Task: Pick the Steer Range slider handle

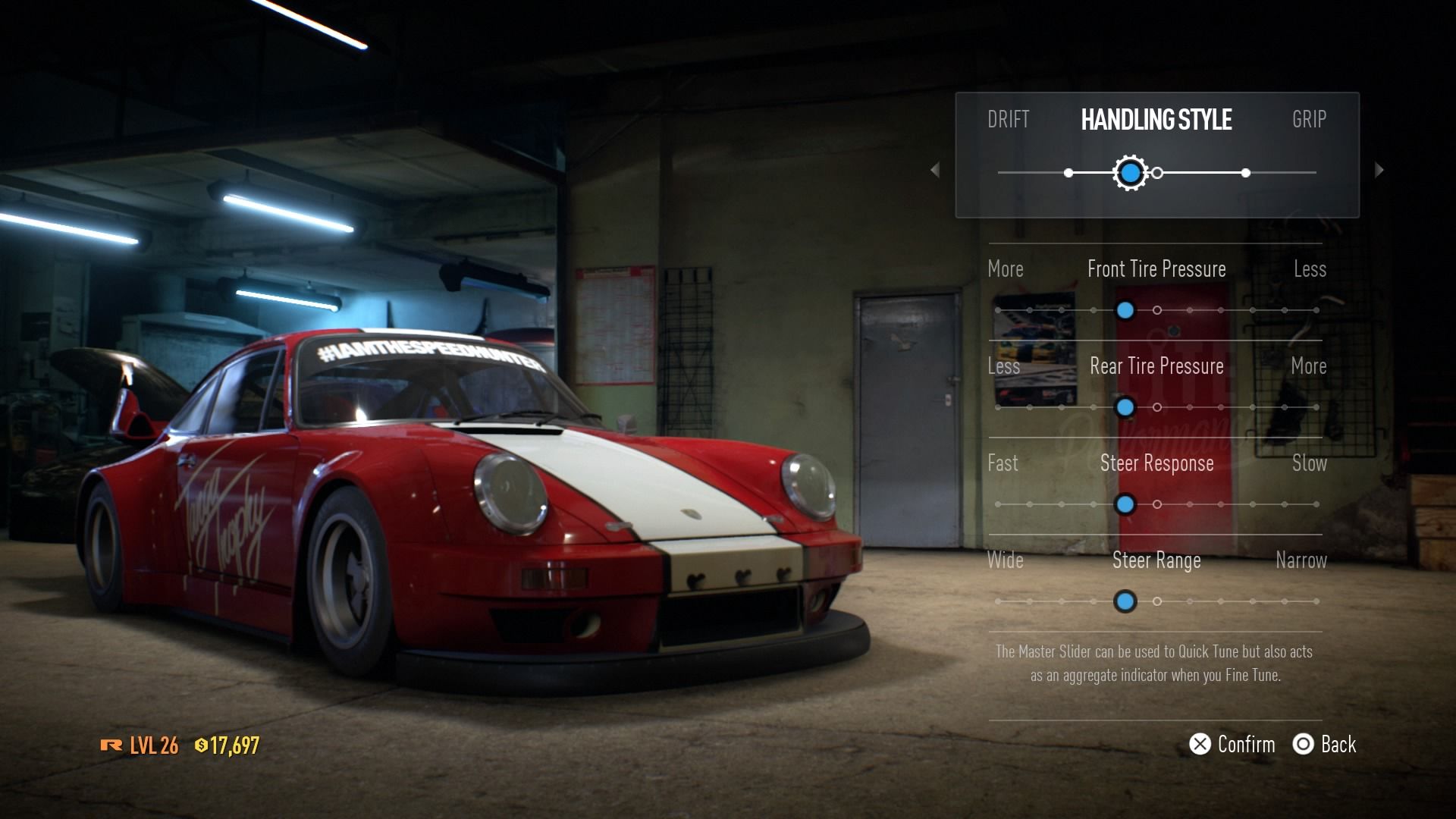Action: 1125,601
